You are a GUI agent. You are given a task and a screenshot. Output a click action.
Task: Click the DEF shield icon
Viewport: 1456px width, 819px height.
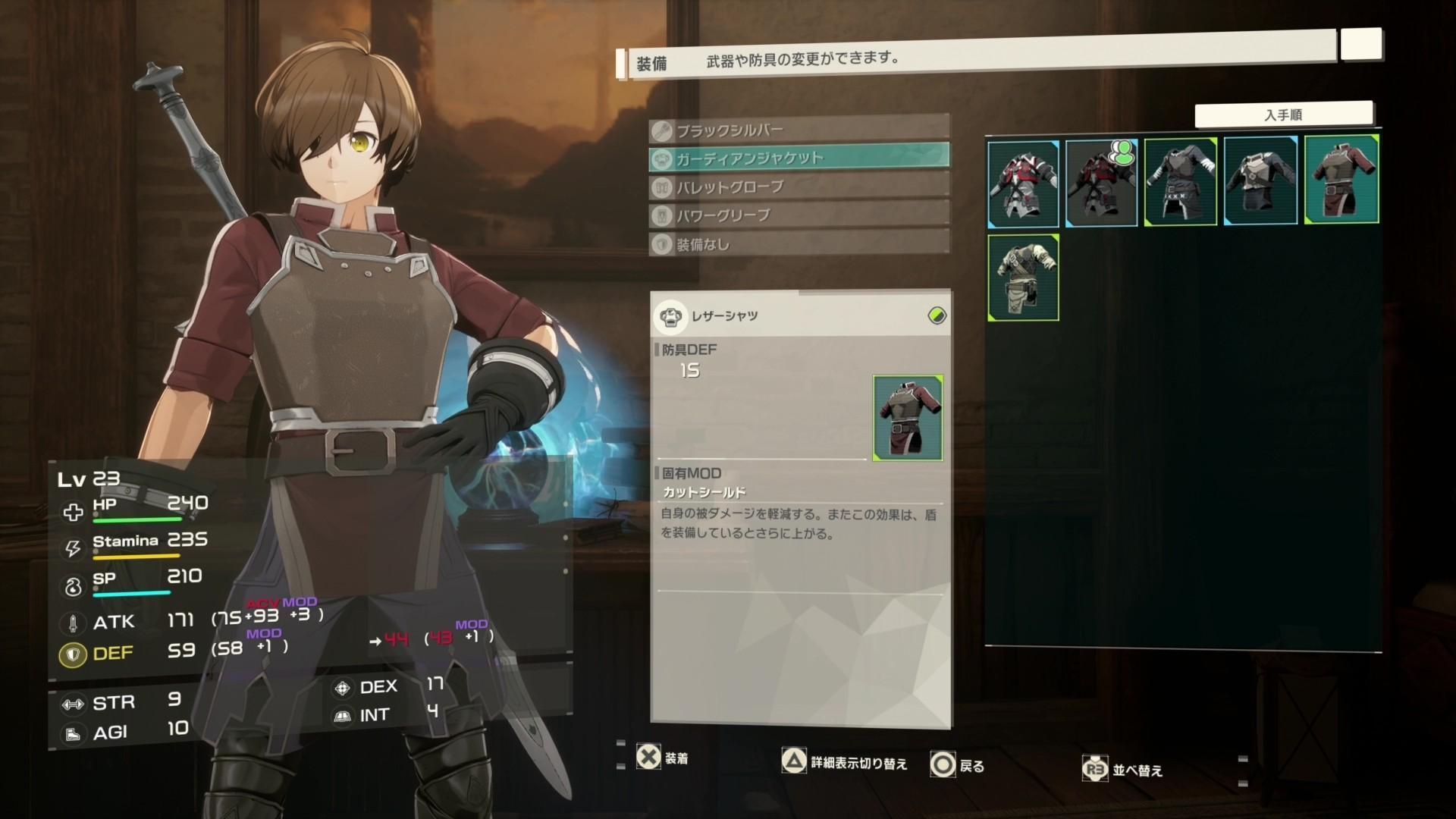point(72,654)
